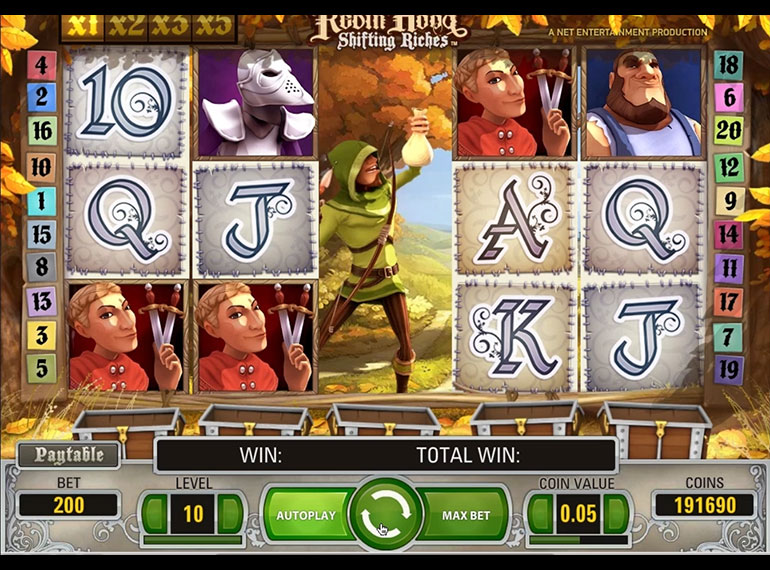Show payline 5 marker

click(41, 368)
